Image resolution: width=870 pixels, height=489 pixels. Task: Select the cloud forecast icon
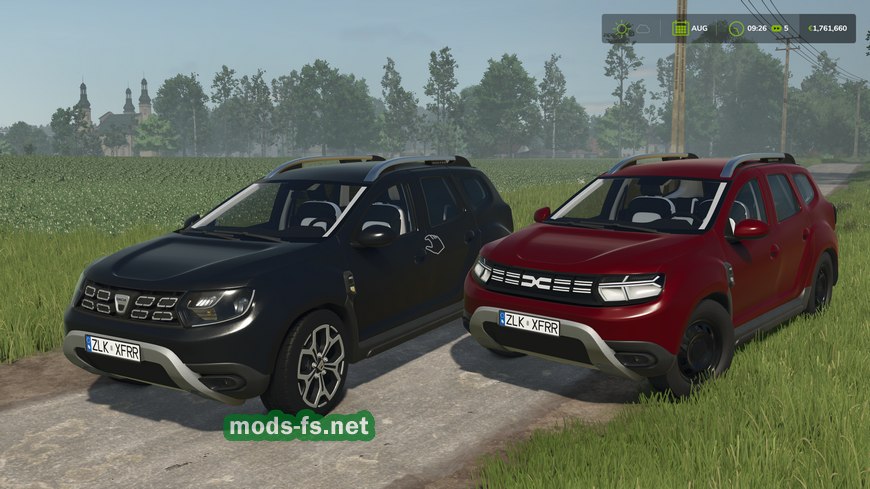pyautogui.click(x=645, y=28)
